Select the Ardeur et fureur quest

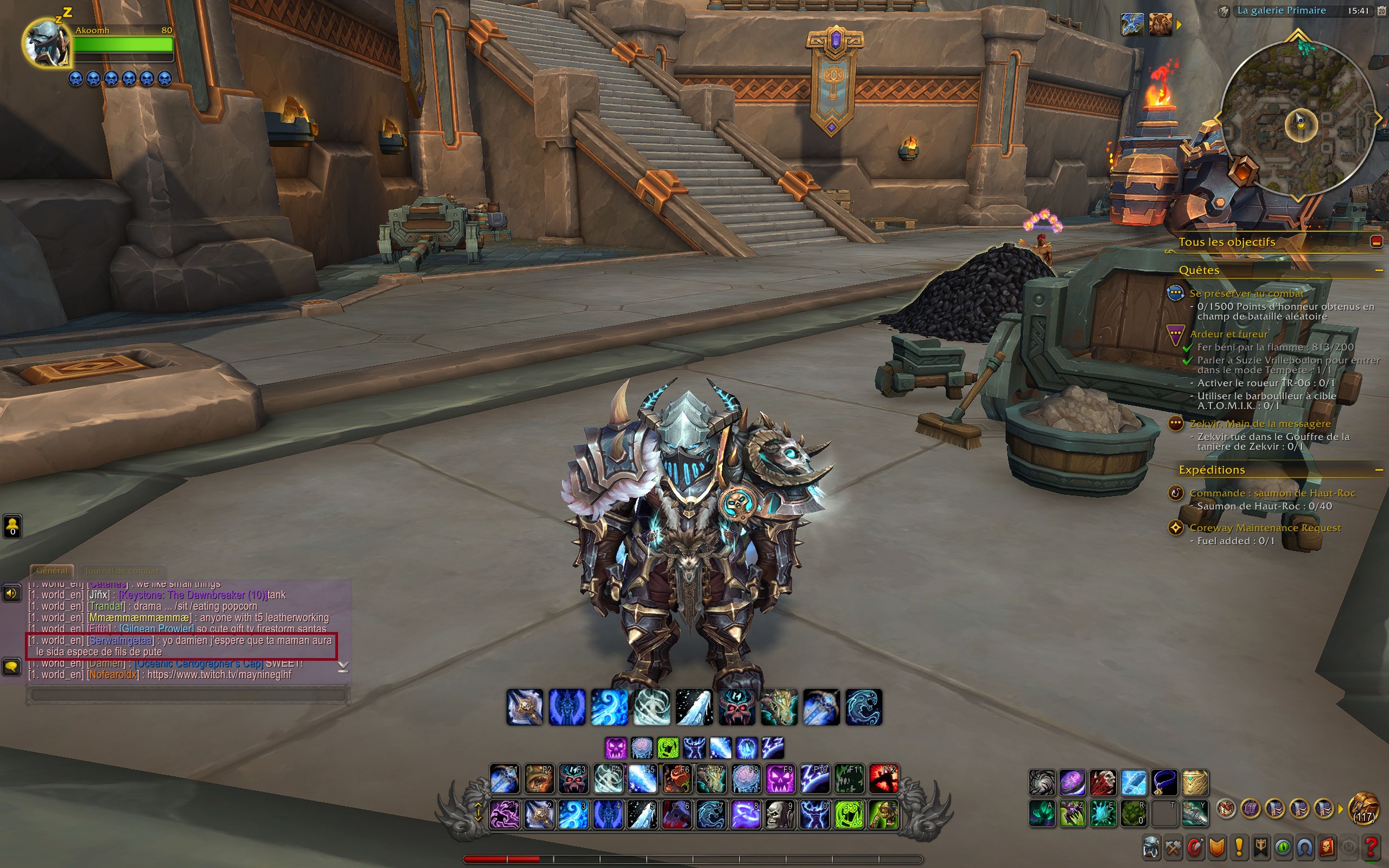point(1228,334)
